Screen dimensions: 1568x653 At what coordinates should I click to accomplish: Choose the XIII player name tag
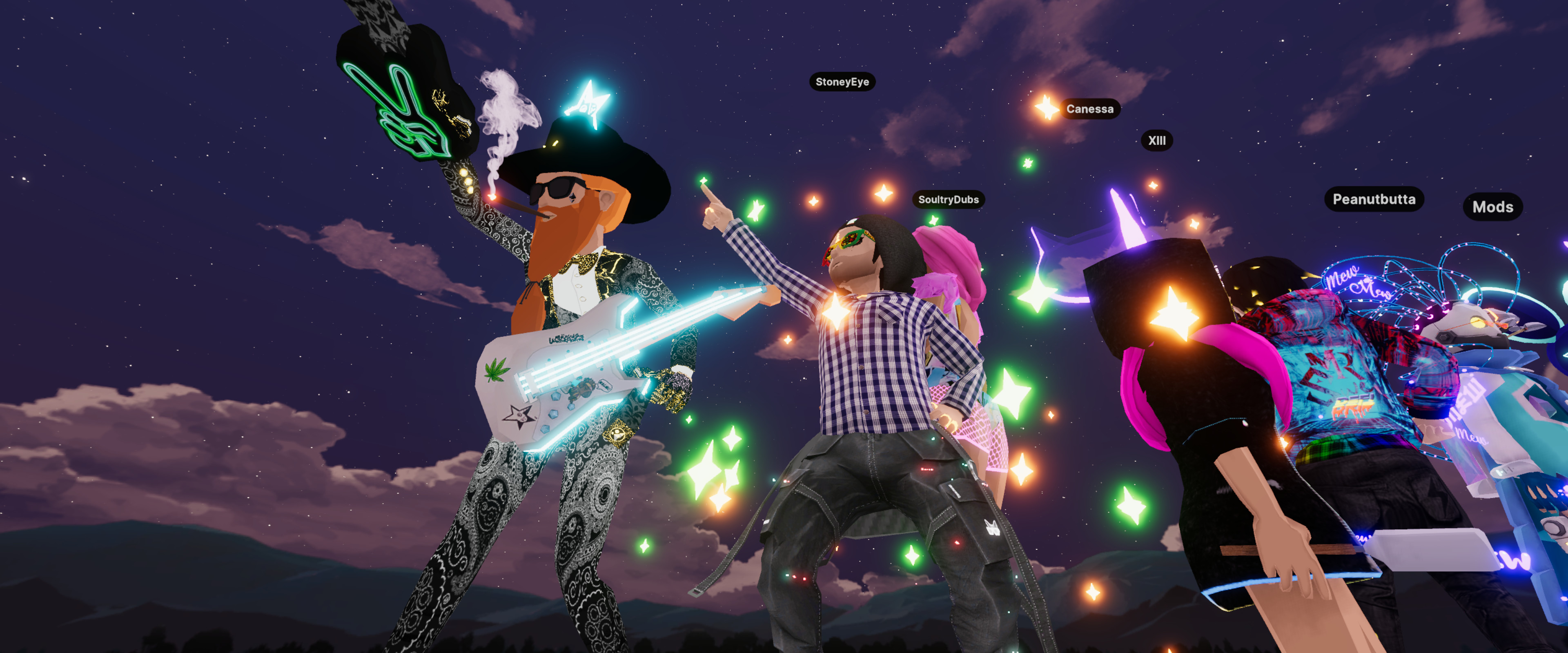coord(1156,140)
